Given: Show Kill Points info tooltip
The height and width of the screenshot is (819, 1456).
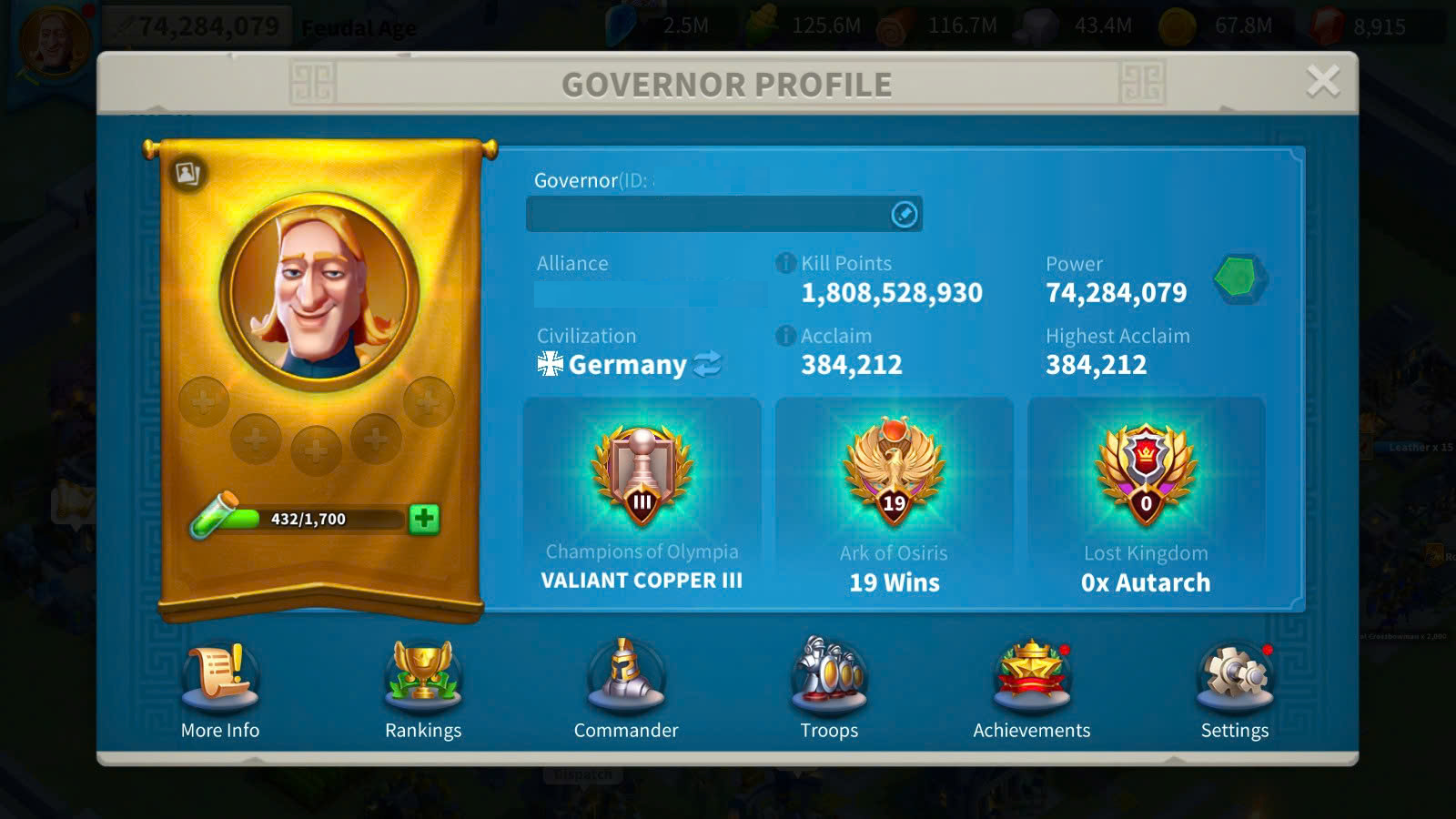Looking at the screenshot, I should coord(785,263).
